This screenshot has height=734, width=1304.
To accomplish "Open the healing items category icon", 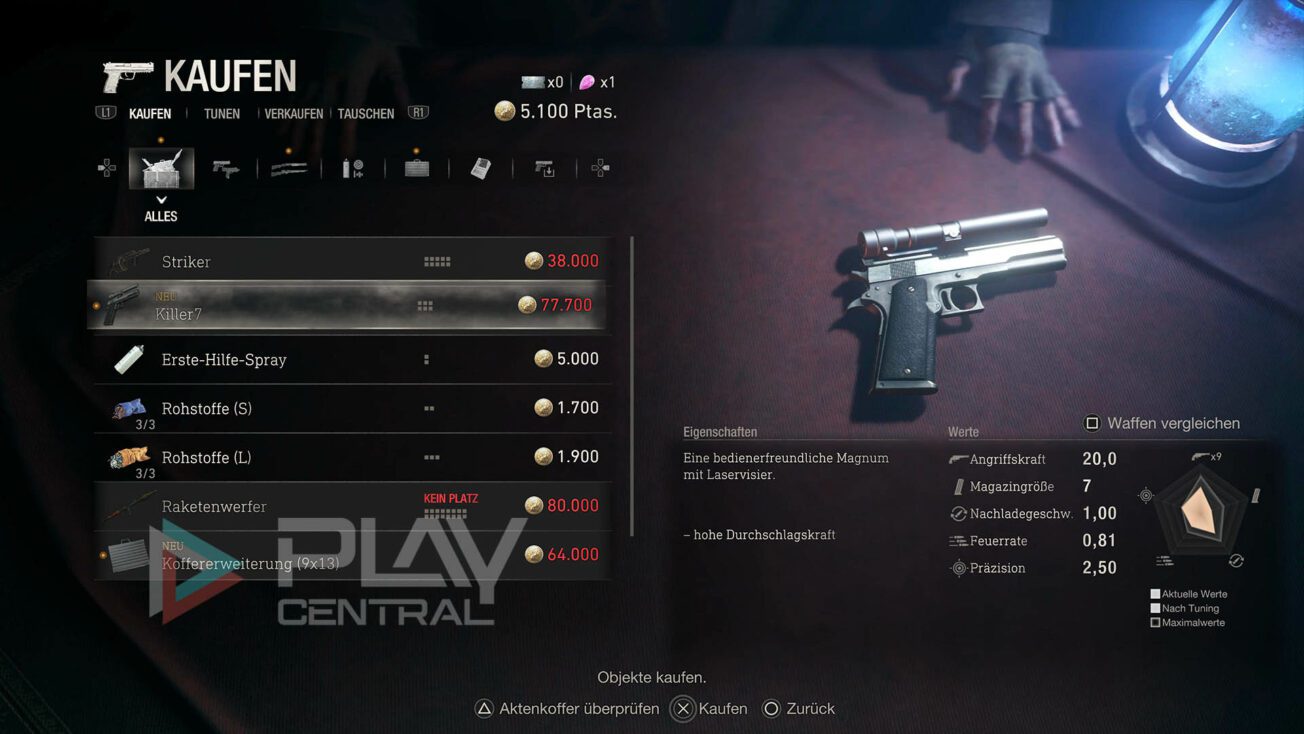I will click(352, 167).
